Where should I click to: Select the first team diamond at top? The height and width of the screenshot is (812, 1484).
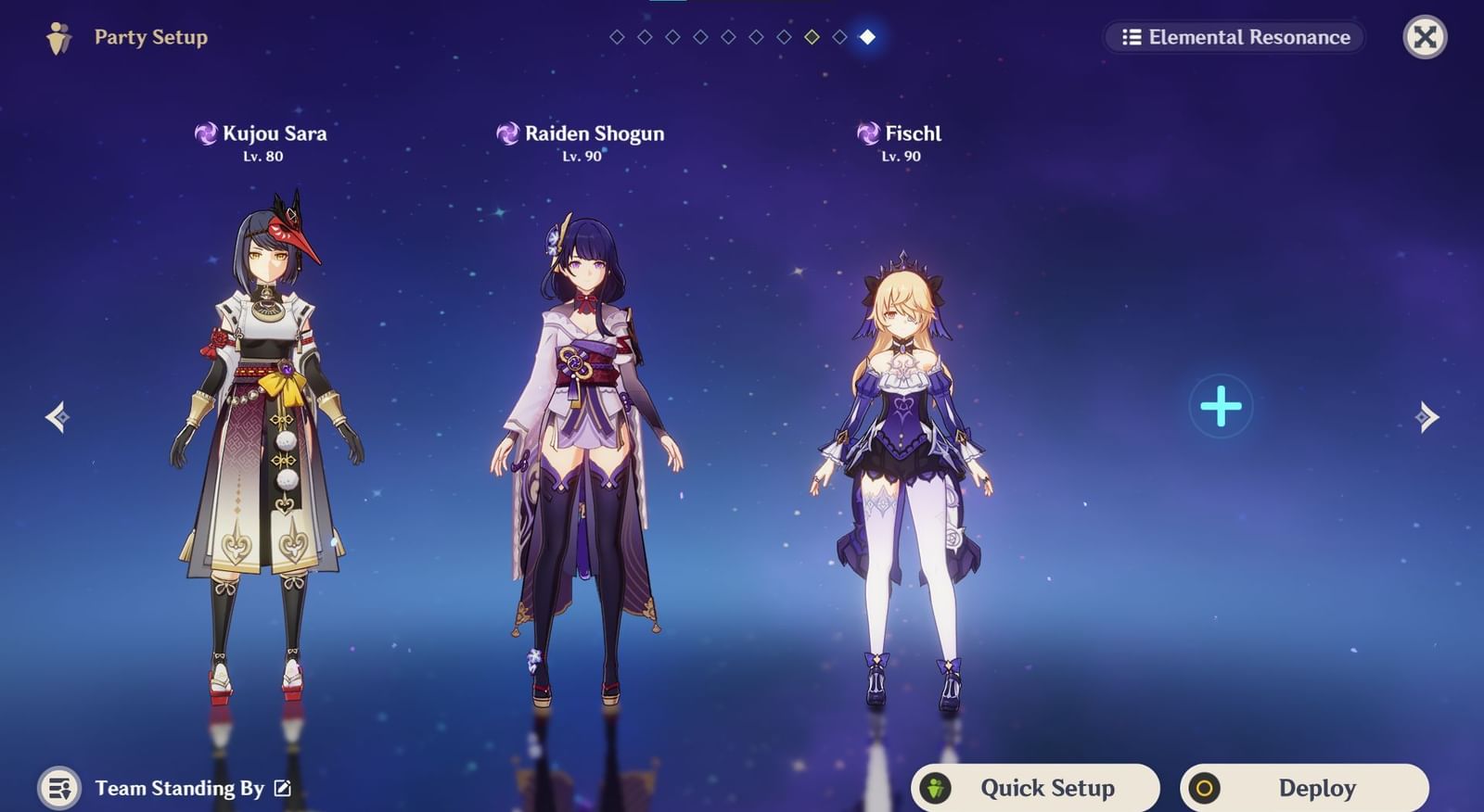click(x=615, y=38)
